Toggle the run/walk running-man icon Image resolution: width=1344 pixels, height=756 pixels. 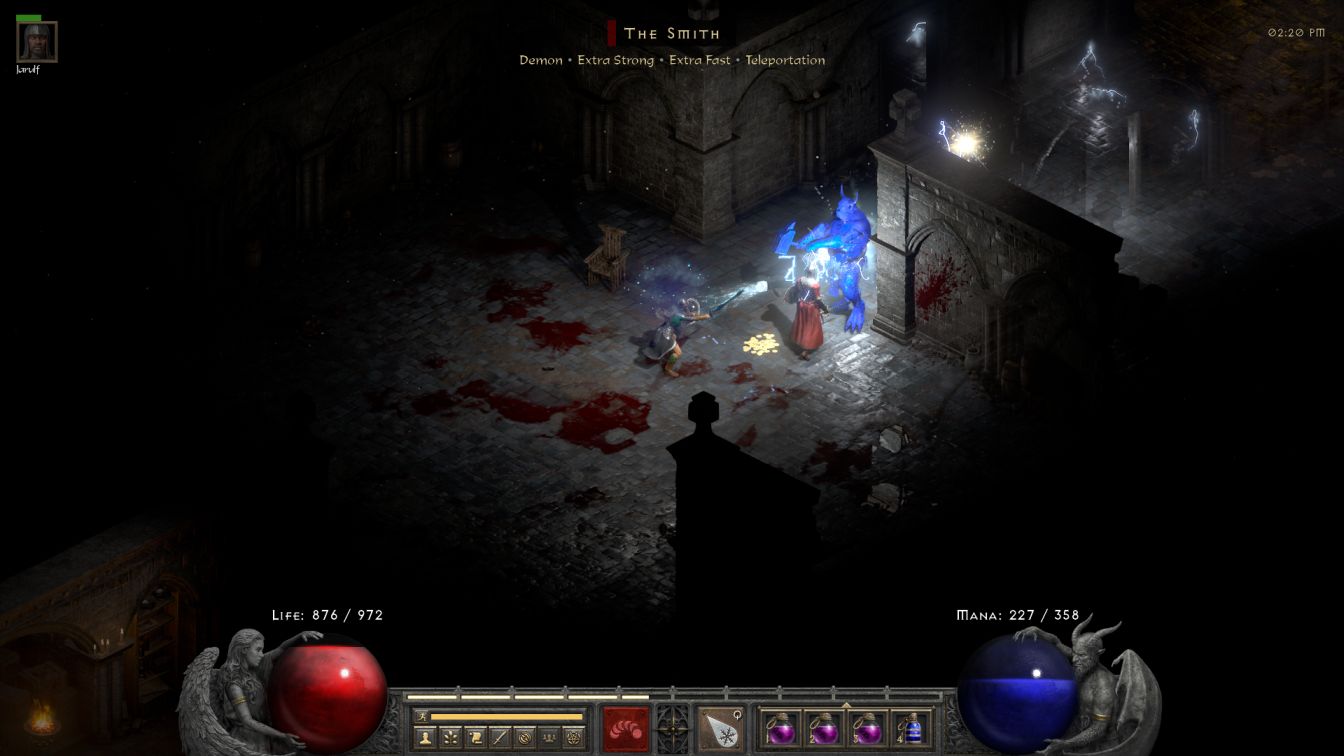[421, 716]
